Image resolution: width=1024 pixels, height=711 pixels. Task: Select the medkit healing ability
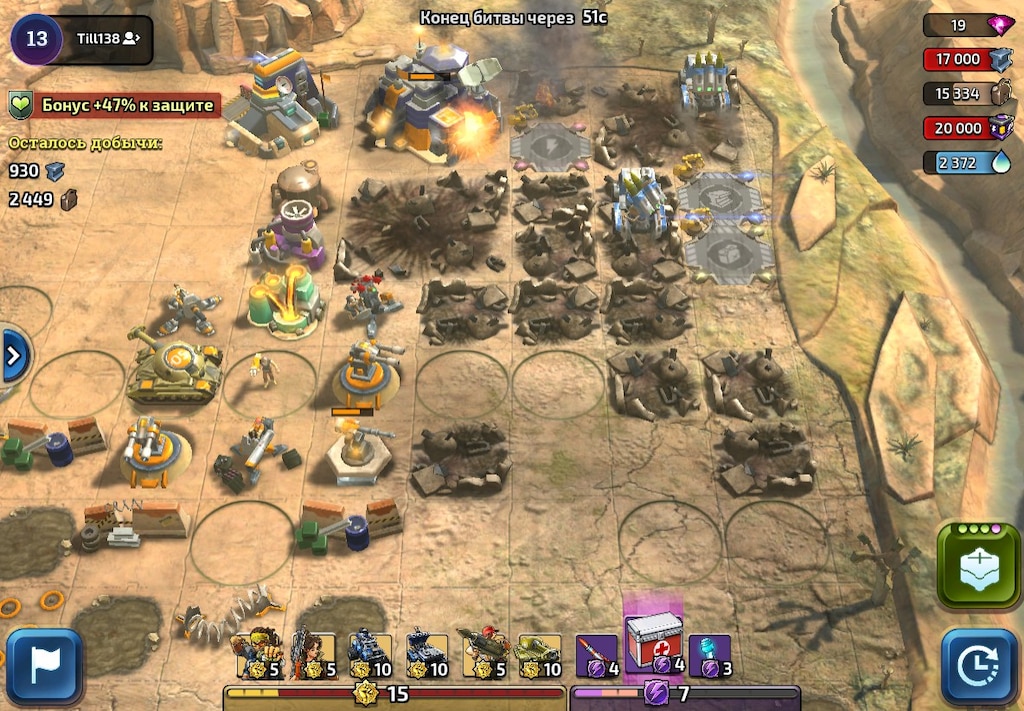pyautogui.click(x=653, y=642)
